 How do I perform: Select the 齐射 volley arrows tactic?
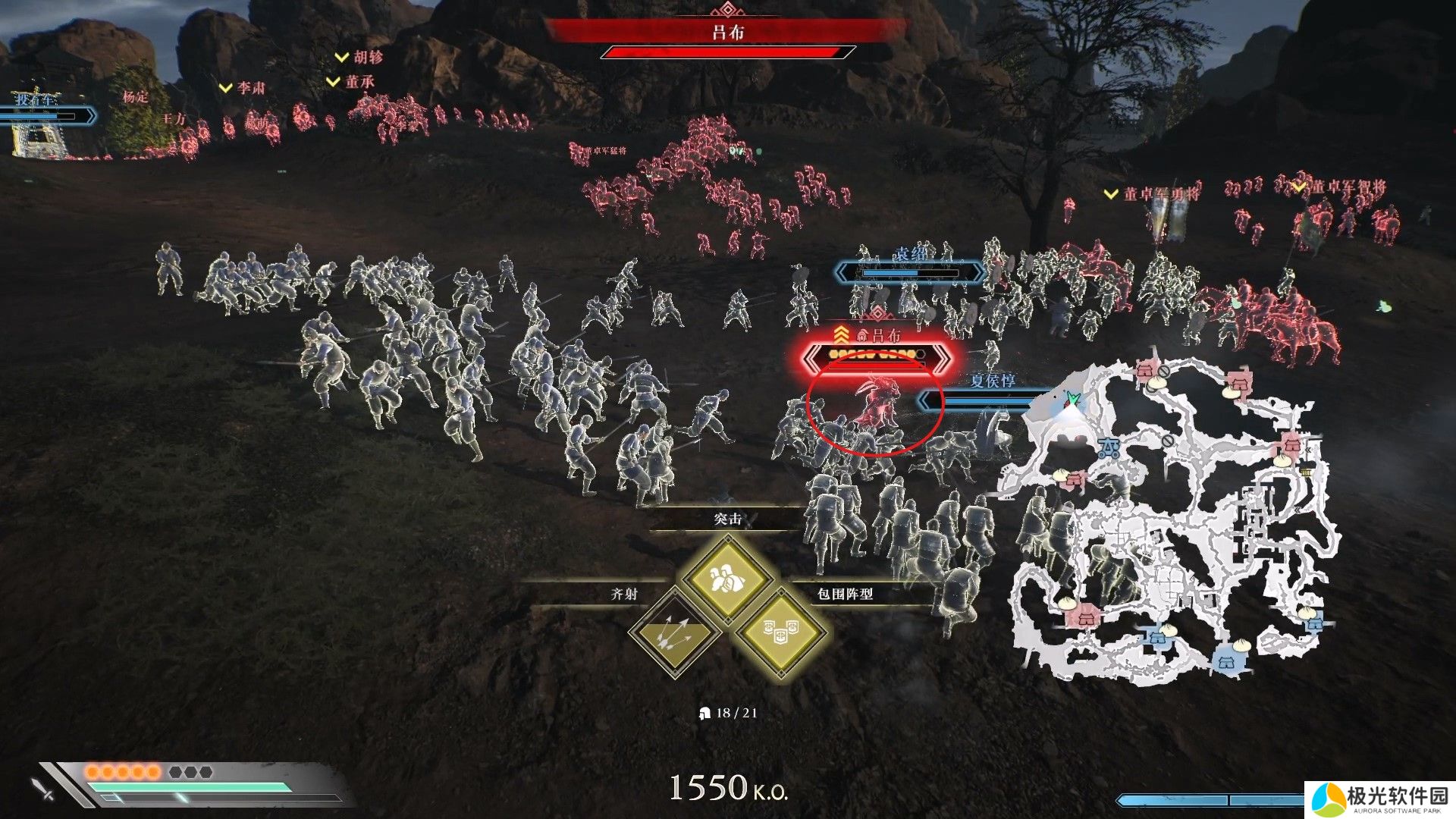click(673, 634)
